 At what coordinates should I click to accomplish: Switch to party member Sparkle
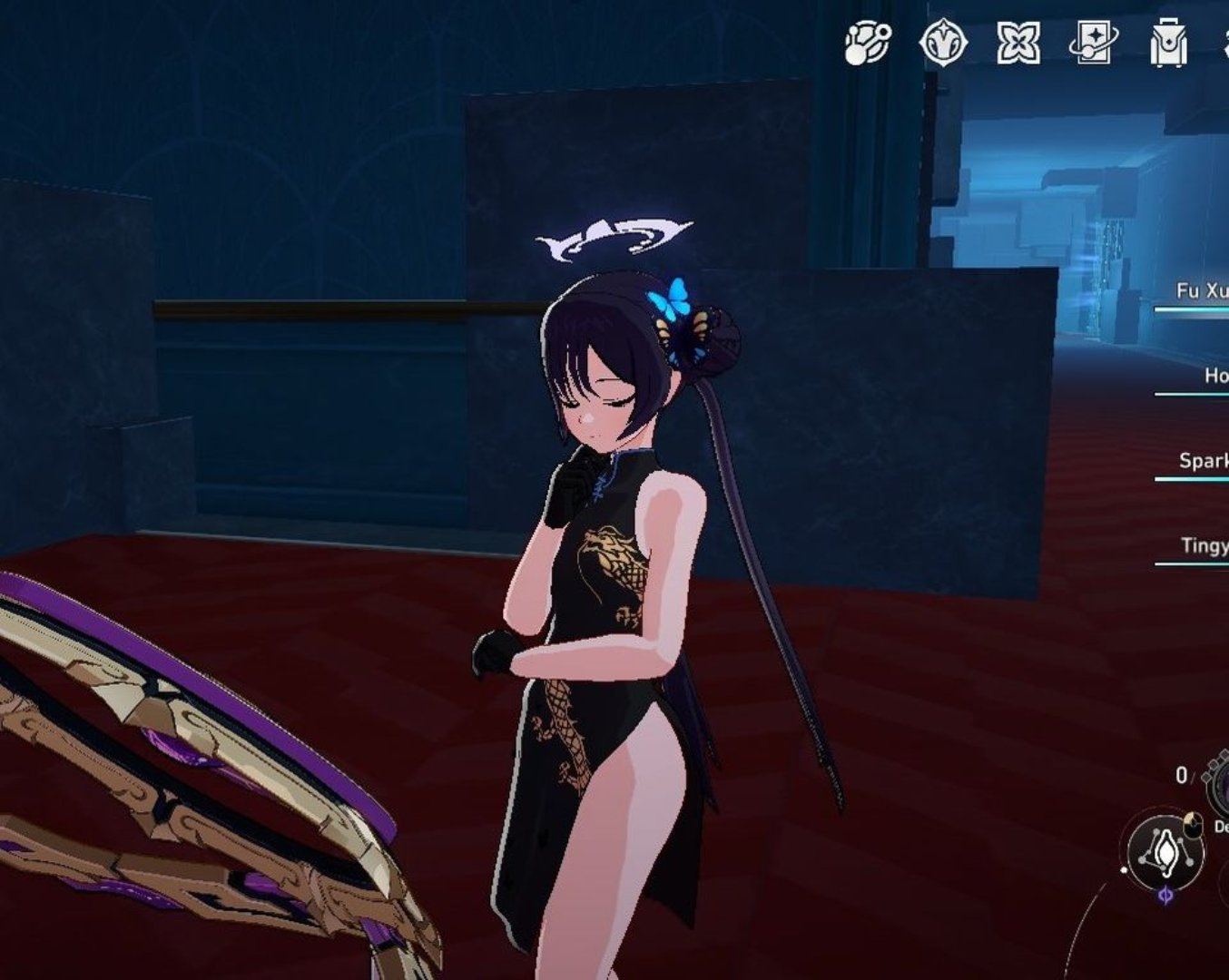click(1203, 461)
